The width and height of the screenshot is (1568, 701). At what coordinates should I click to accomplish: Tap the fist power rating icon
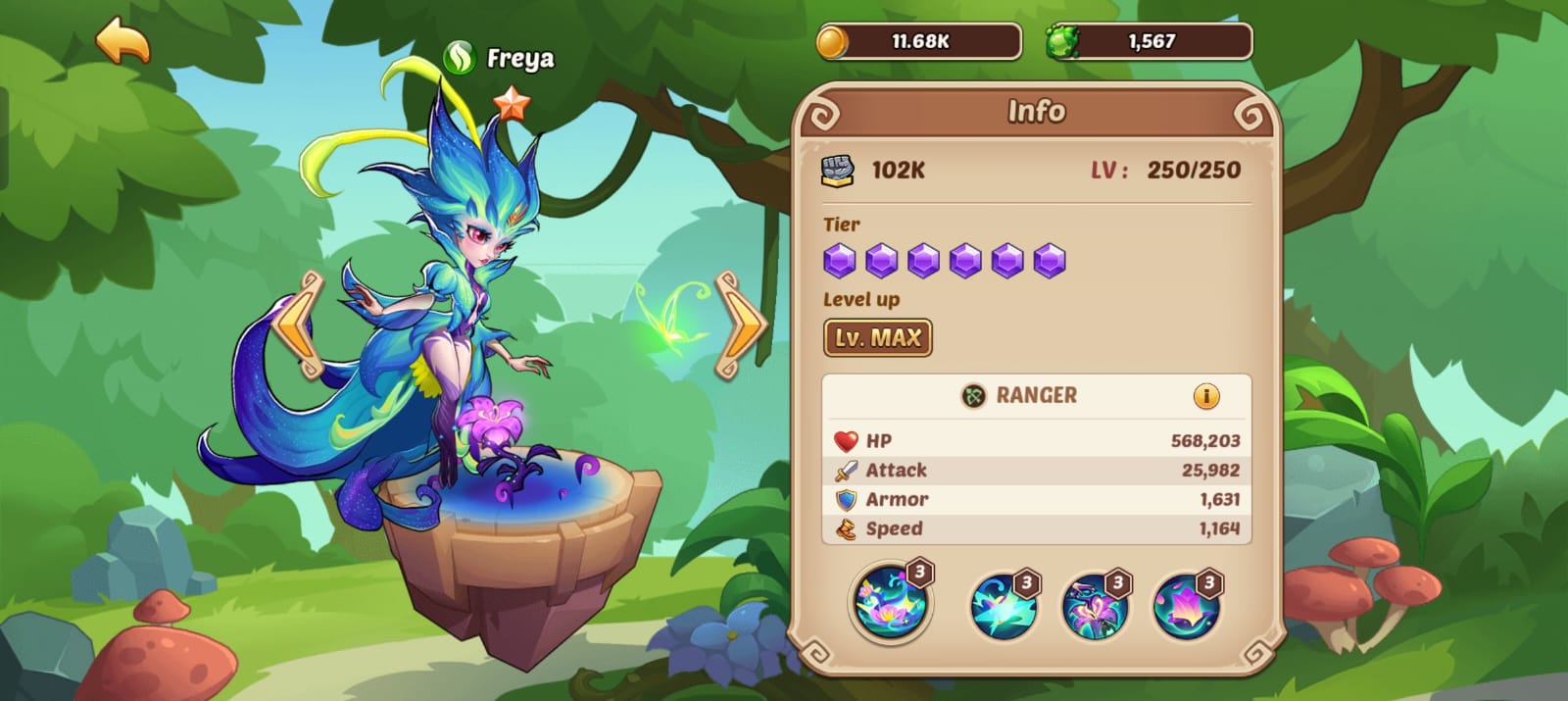click(x=837, y=171)
